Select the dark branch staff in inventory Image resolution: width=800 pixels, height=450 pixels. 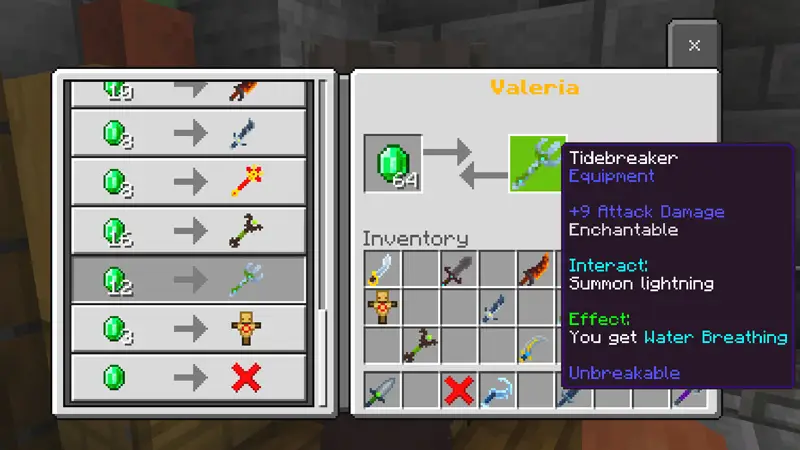[x=420, y=346]
